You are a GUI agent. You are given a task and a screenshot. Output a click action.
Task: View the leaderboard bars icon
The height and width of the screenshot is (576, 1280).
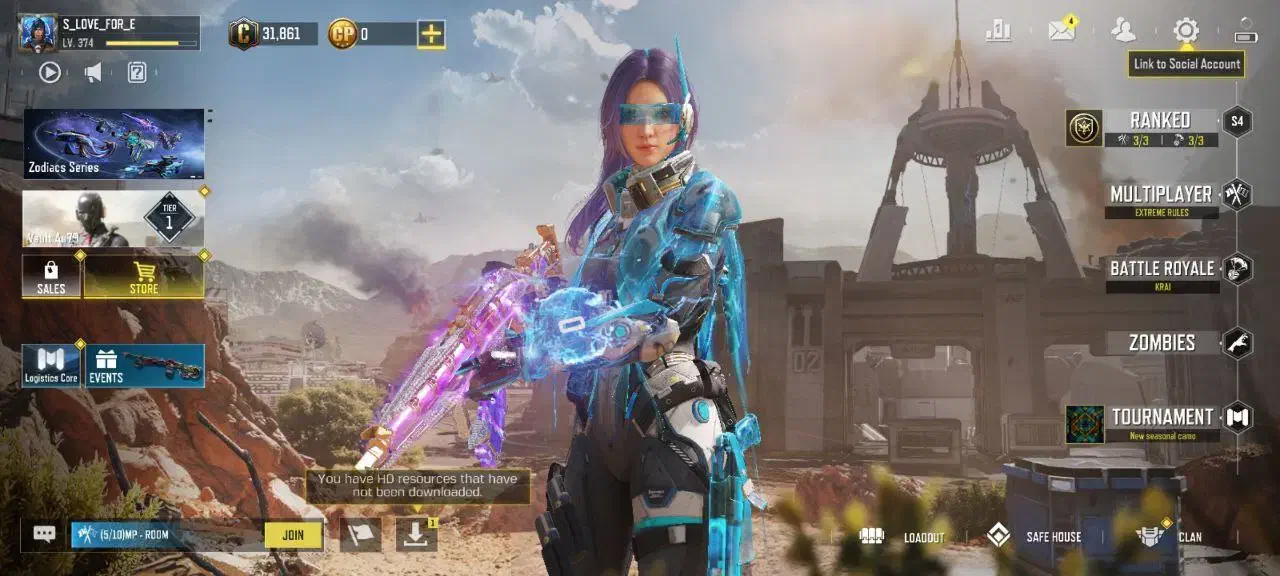pyautogui.click(x=998, y=30)
